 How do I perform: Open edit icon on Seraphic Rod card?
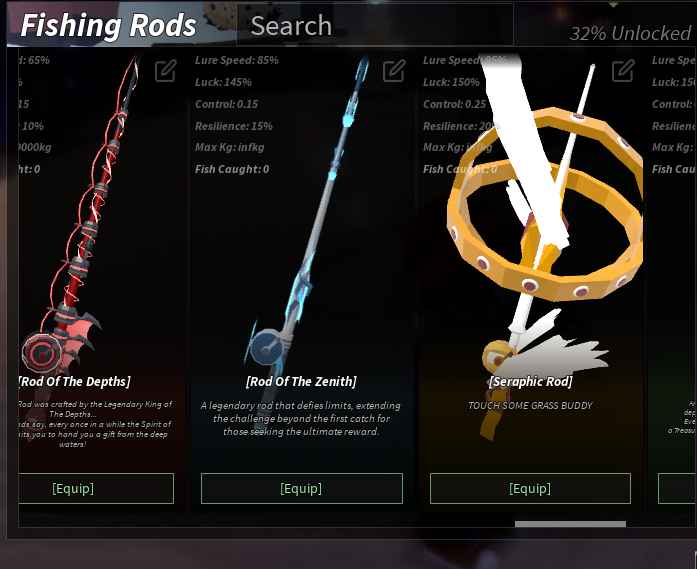pyautogui.click(x=623, y=71)
